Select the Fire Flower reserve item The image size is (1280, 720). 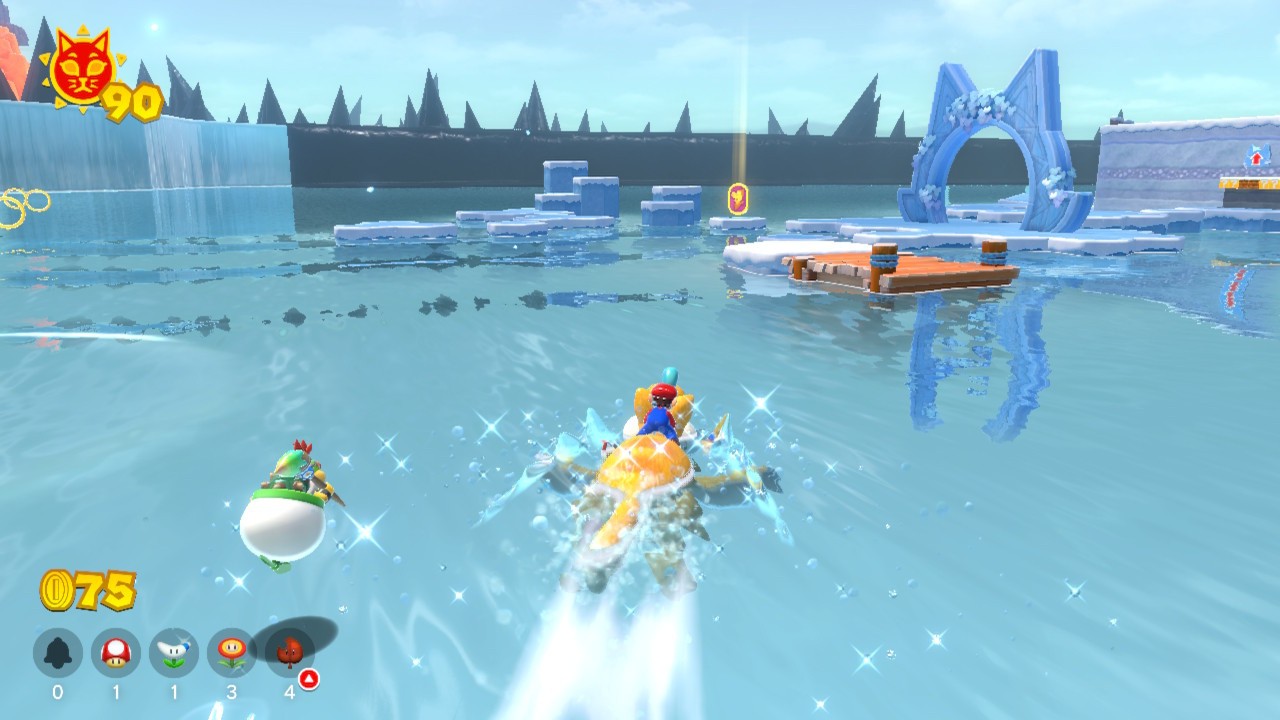(x=232, y=654)
